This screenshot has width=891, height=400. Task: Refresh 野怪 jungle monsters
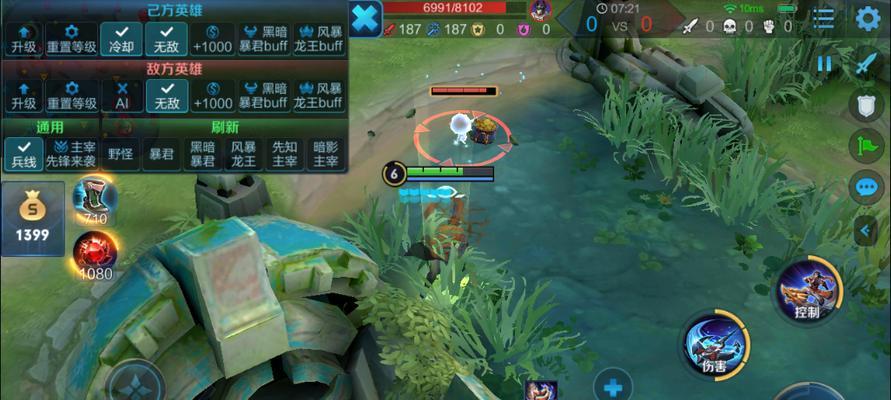121,154
